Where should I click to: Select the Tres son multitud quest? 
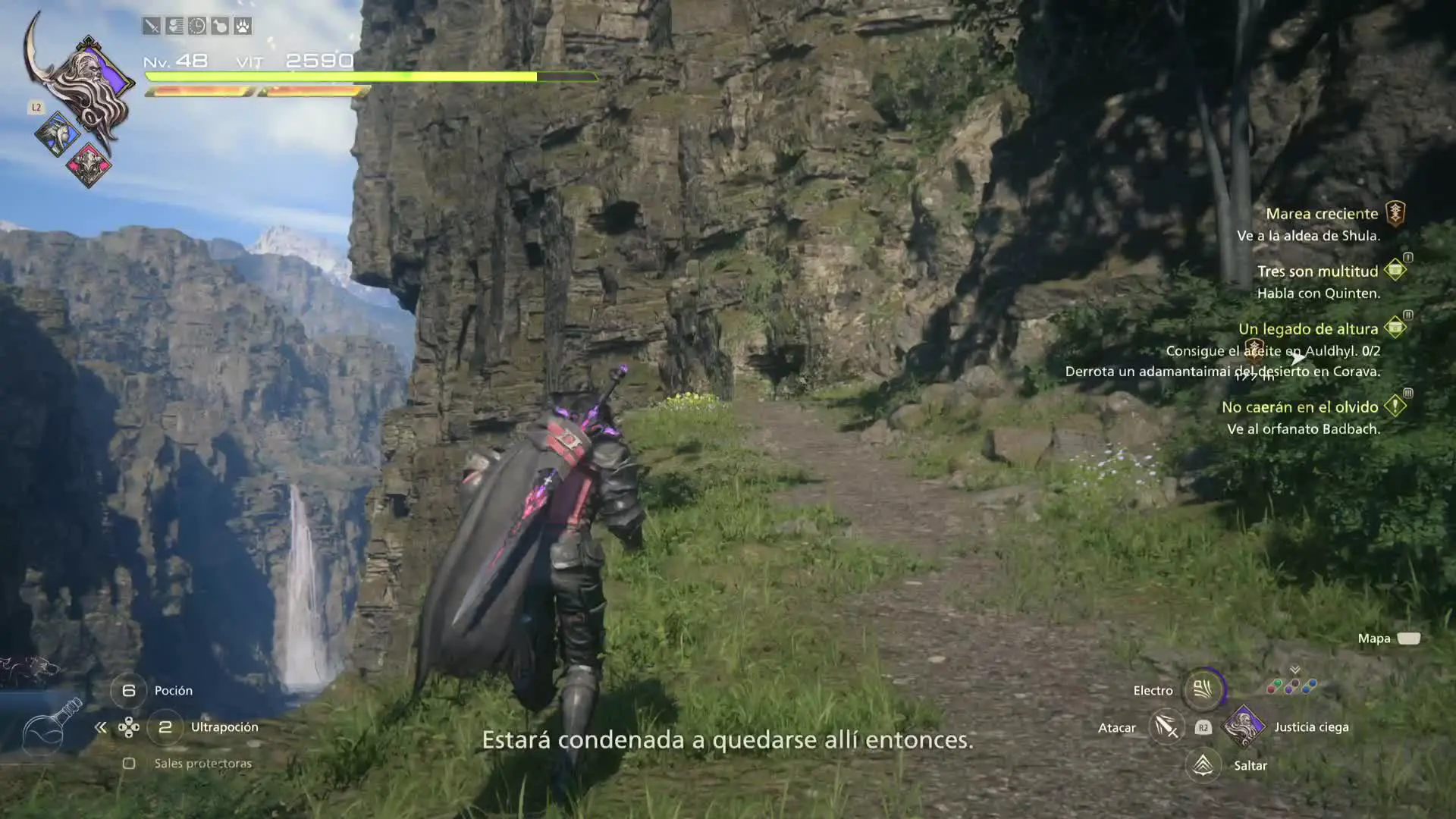pyautogui.click(x=1317, y=271)
